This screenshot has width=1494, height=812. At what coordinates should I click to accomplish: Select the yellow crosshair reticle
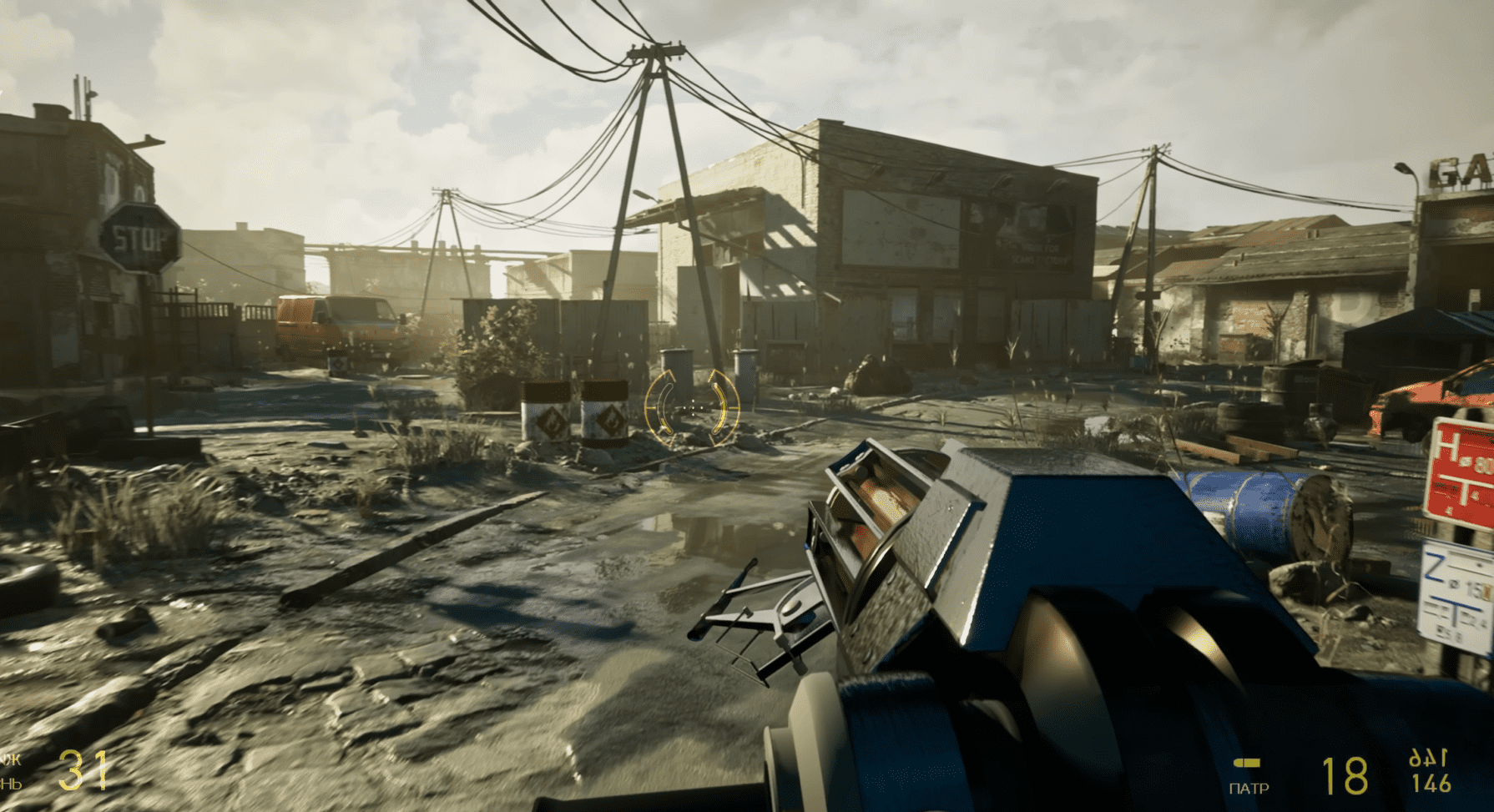click(694, 406)
